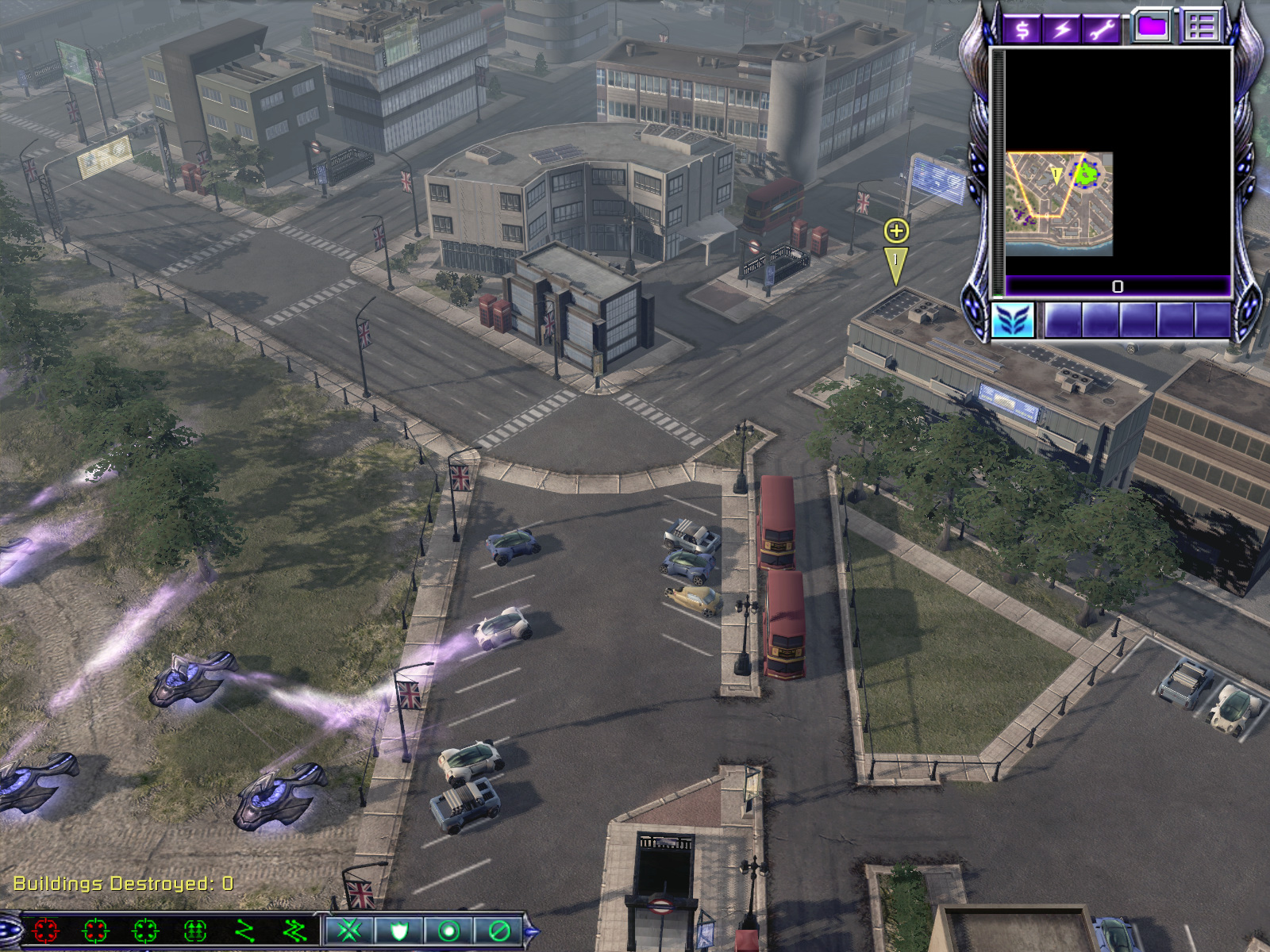
Task: Activate sell mode with the dollar button
Action: (1022, 29)
